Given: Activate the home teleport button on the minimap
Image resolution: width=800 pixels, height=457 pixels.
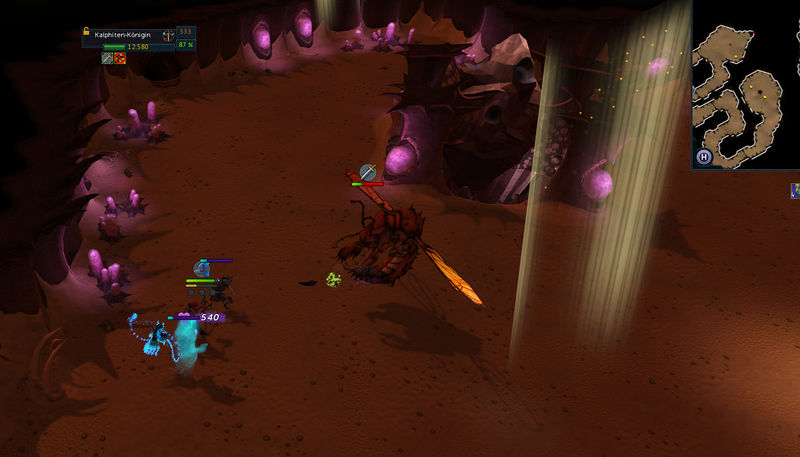Looking at the screenshot, I should 704,157.
